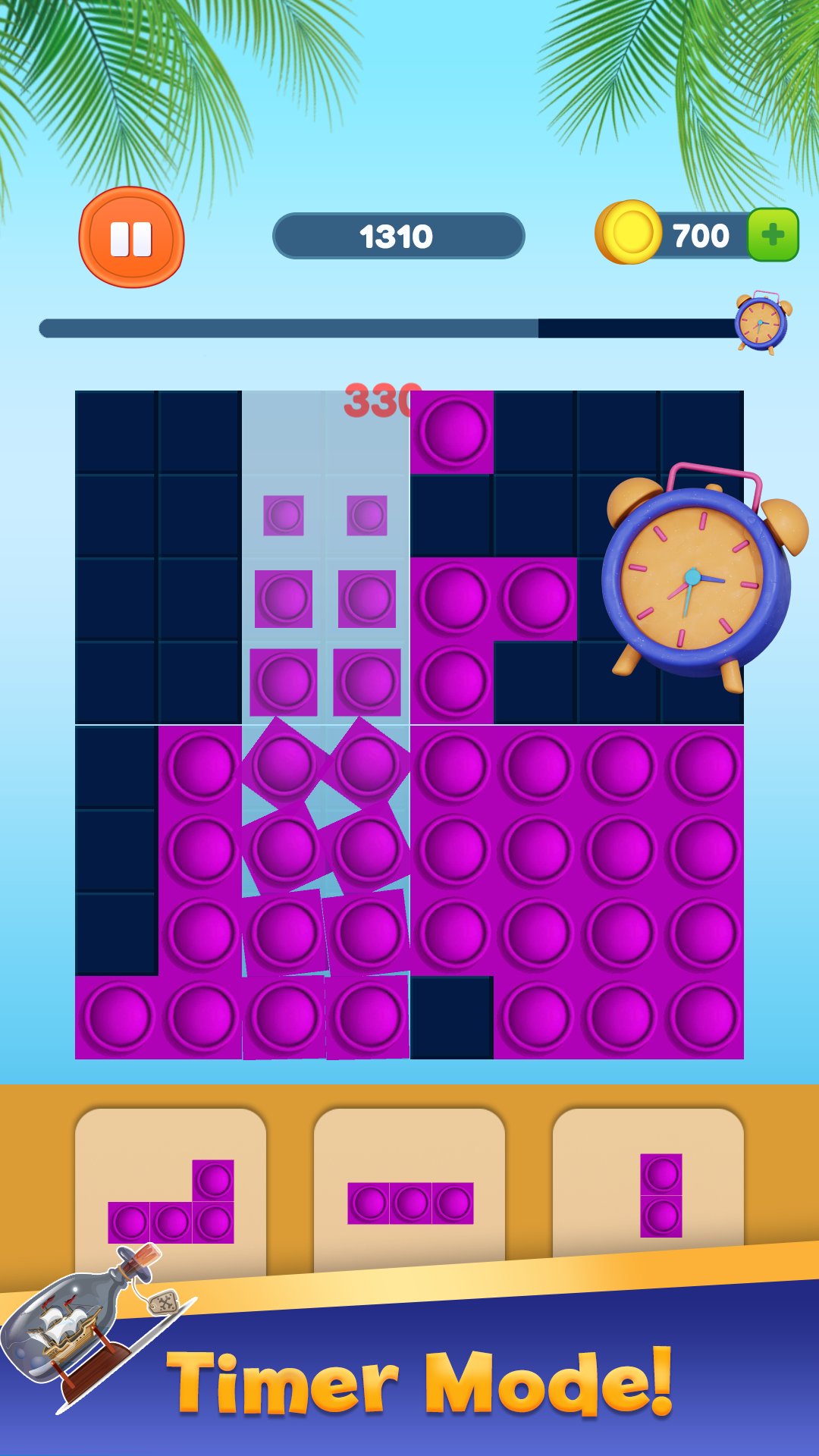Add more coins with the green plus
This screenshot has height=1456, width=819.
773,235
